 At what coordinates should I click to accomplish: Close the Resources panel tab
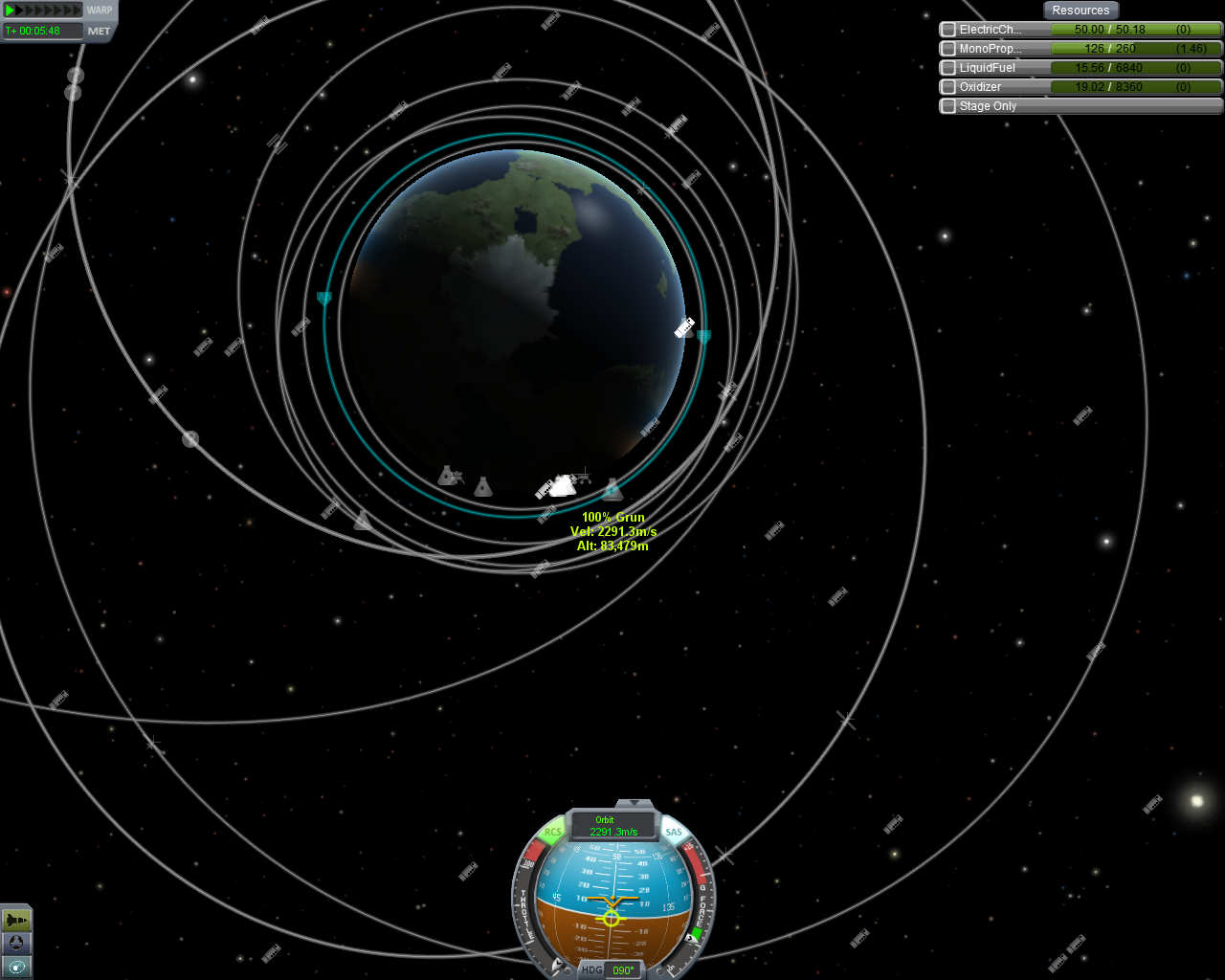pos(1080,11)
